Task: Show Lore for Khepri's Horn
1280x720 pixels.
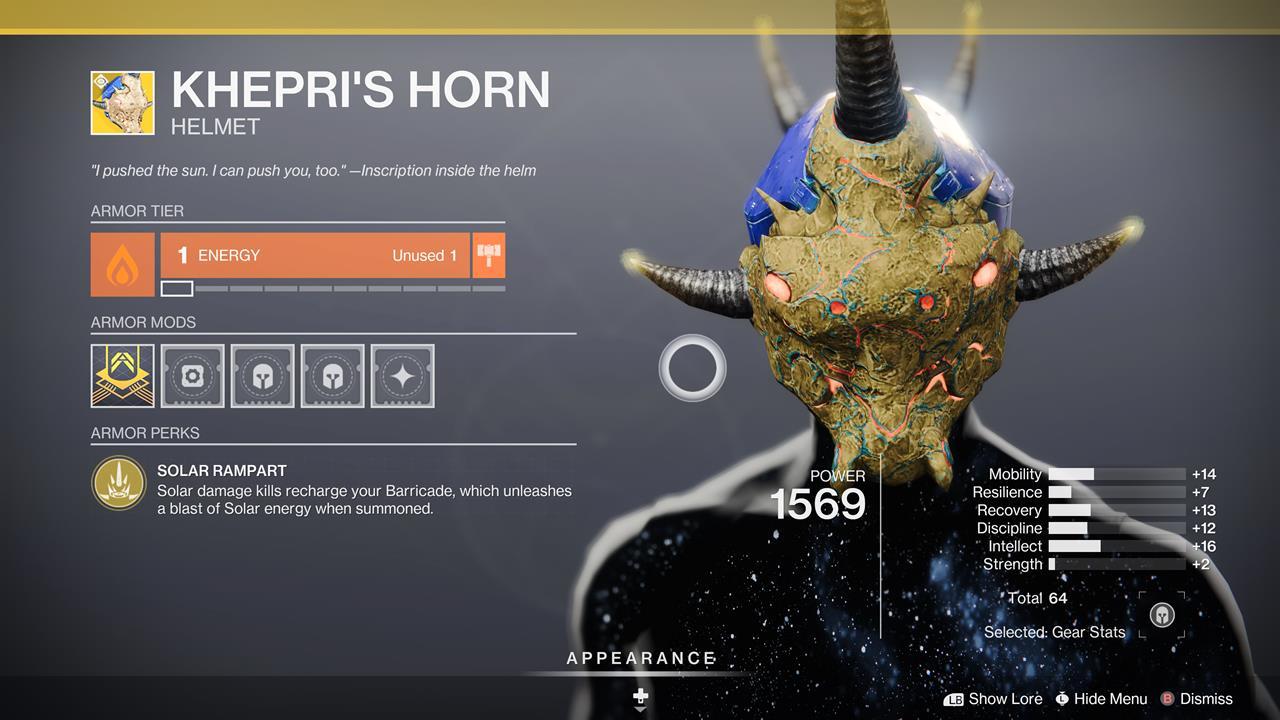Action: click(x=993, y=699)
